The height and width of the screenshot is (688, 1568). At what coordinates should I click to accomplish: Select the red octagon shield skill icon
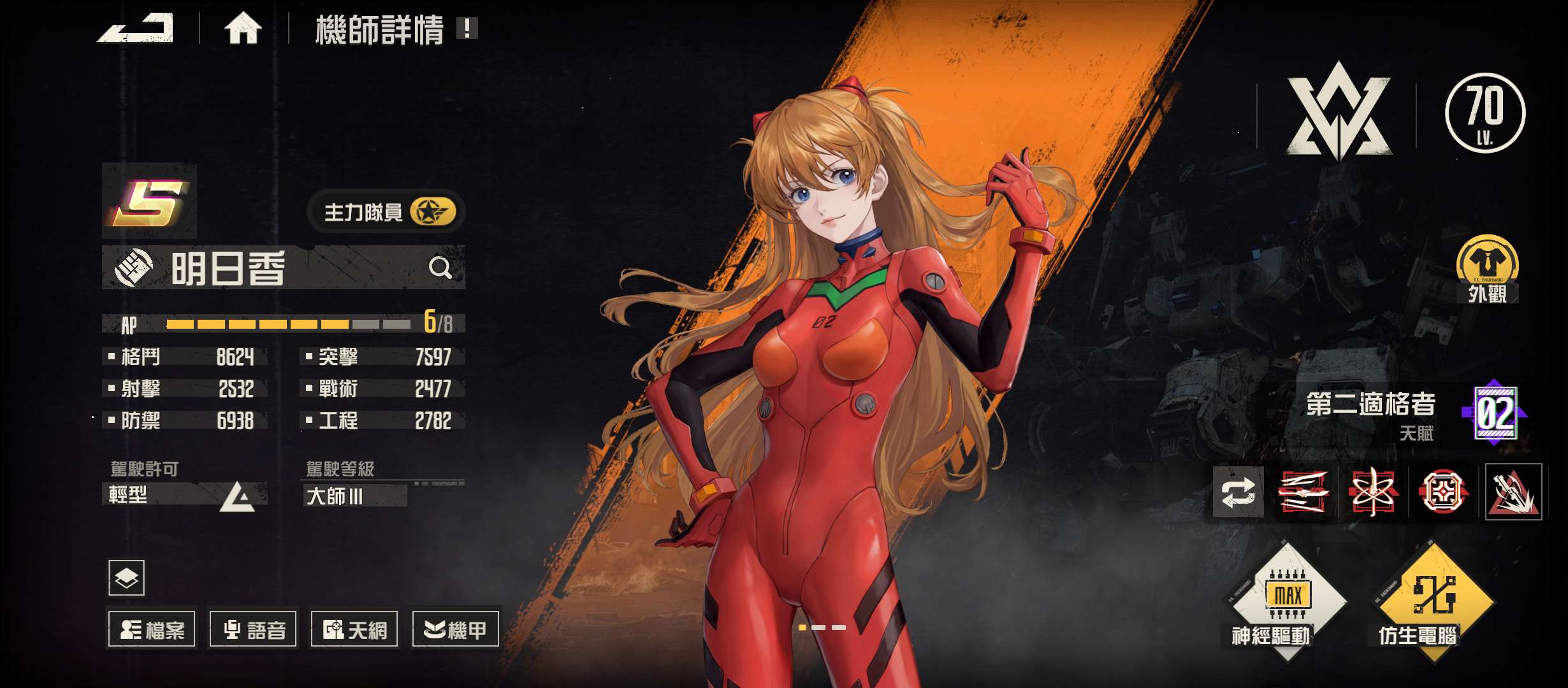[x=1443, y=492]
